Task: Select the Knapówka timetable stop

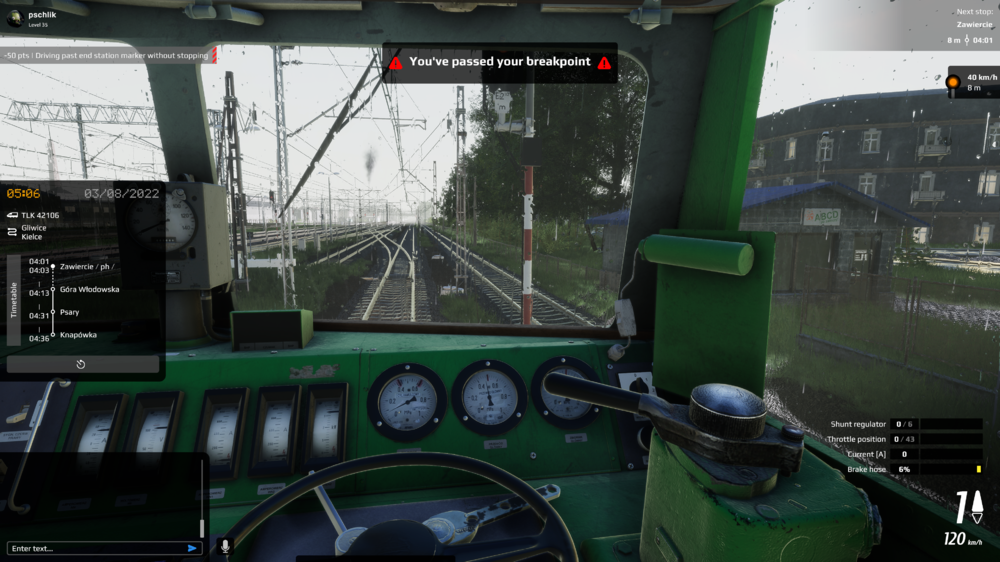Action: coord(78,335)
